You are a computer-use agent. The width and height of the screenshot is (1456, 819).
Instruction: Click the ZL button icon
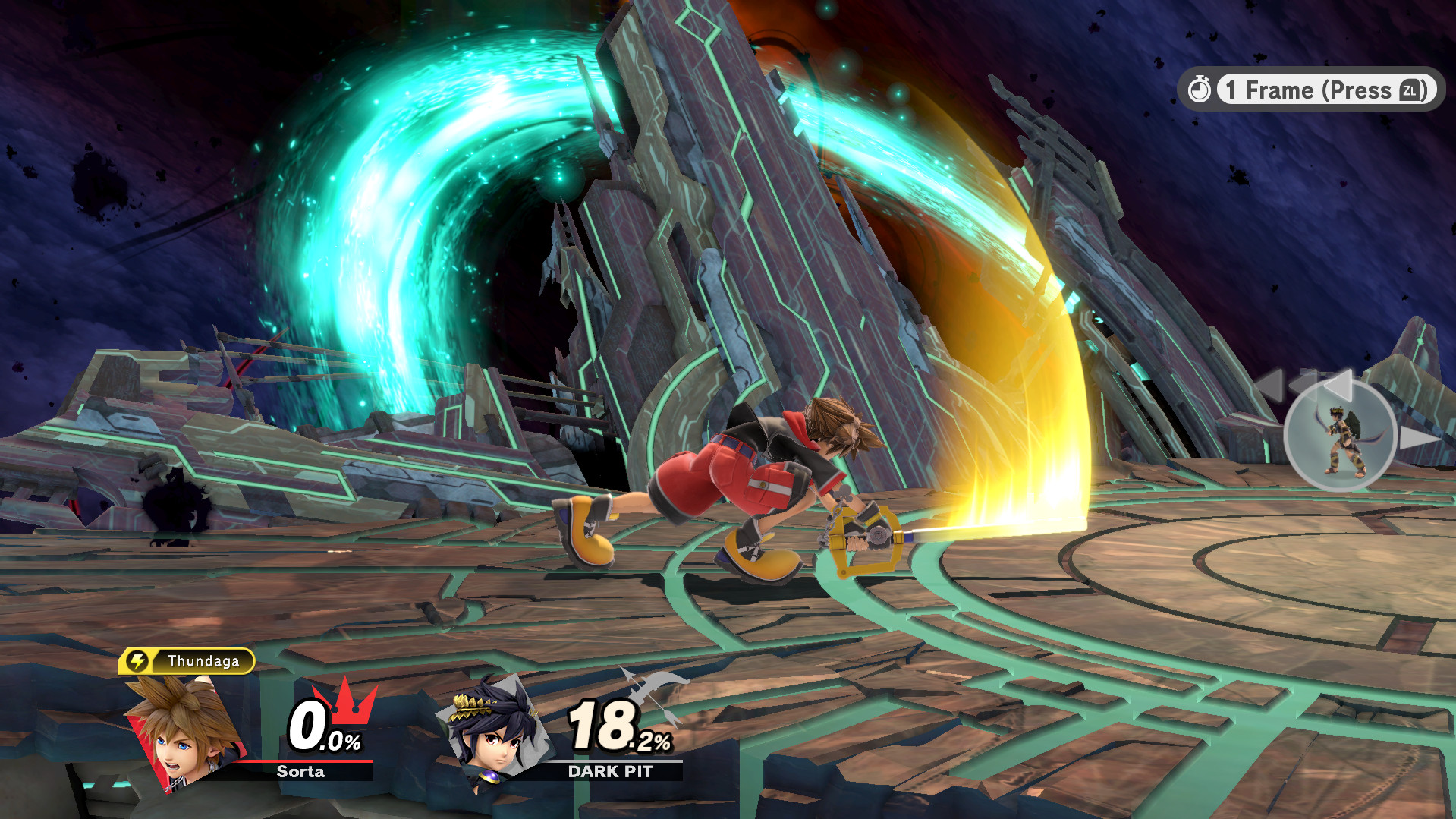tap(1409, 90)
